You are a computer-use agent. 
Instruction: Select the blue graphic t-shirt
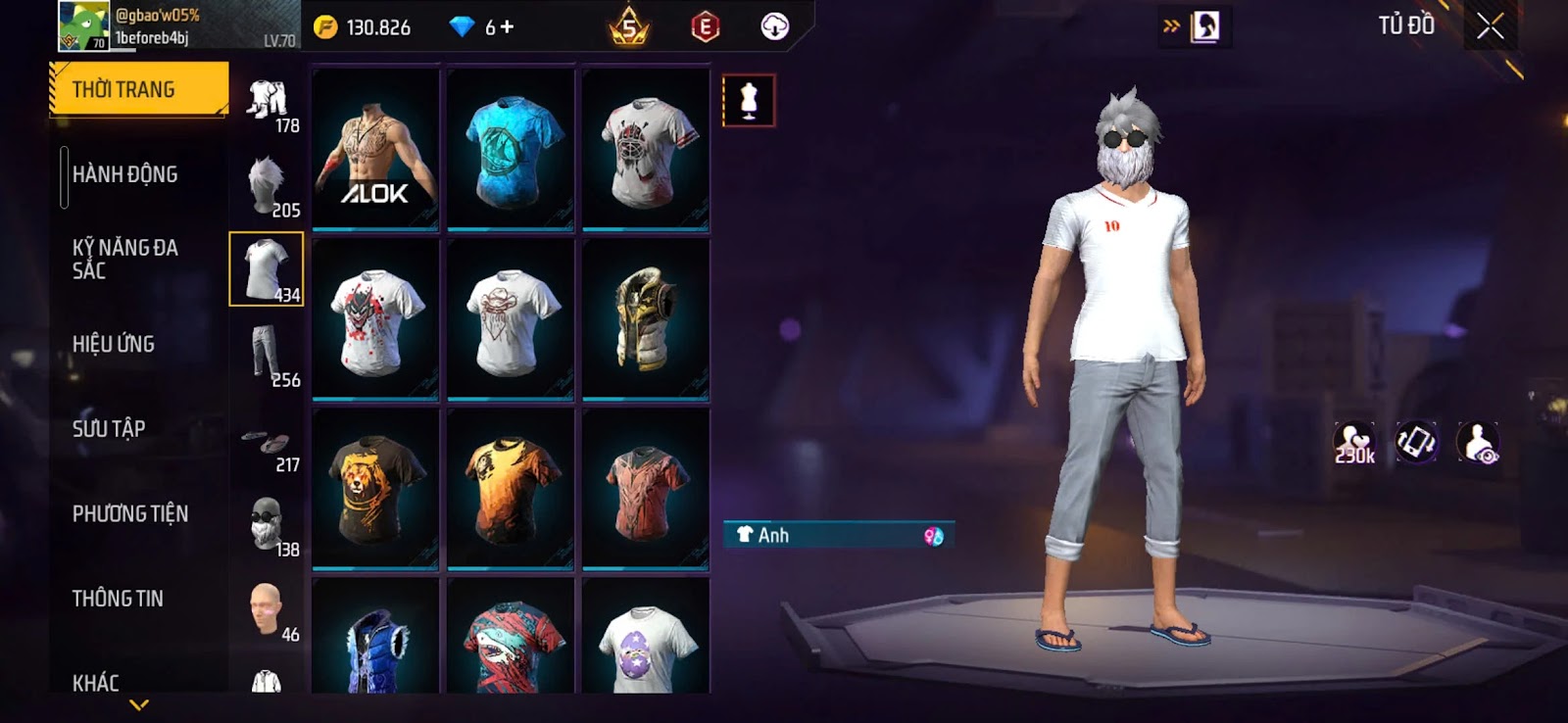pos(511,149)
